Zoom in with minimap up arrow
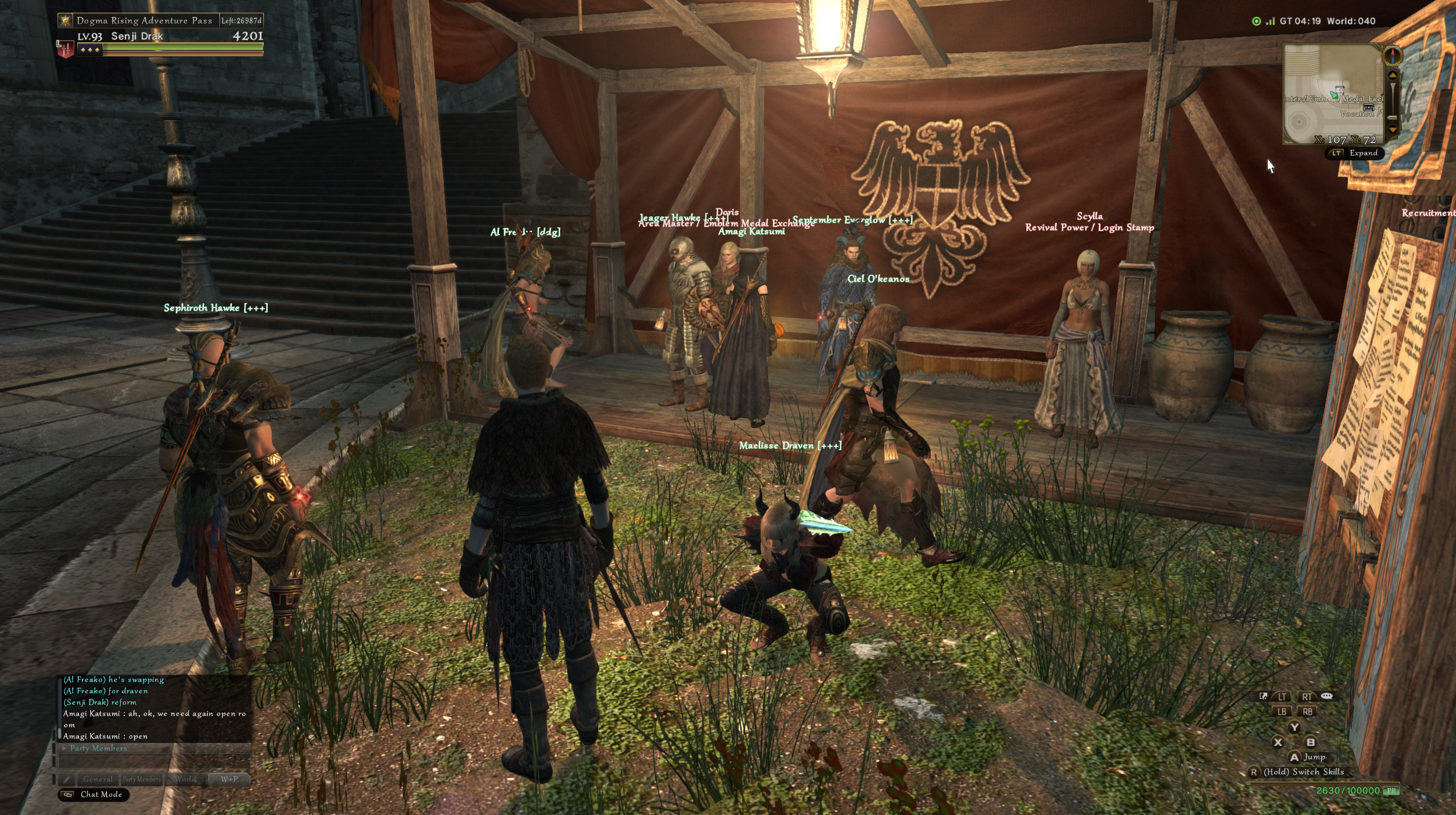 point(1393,76)
